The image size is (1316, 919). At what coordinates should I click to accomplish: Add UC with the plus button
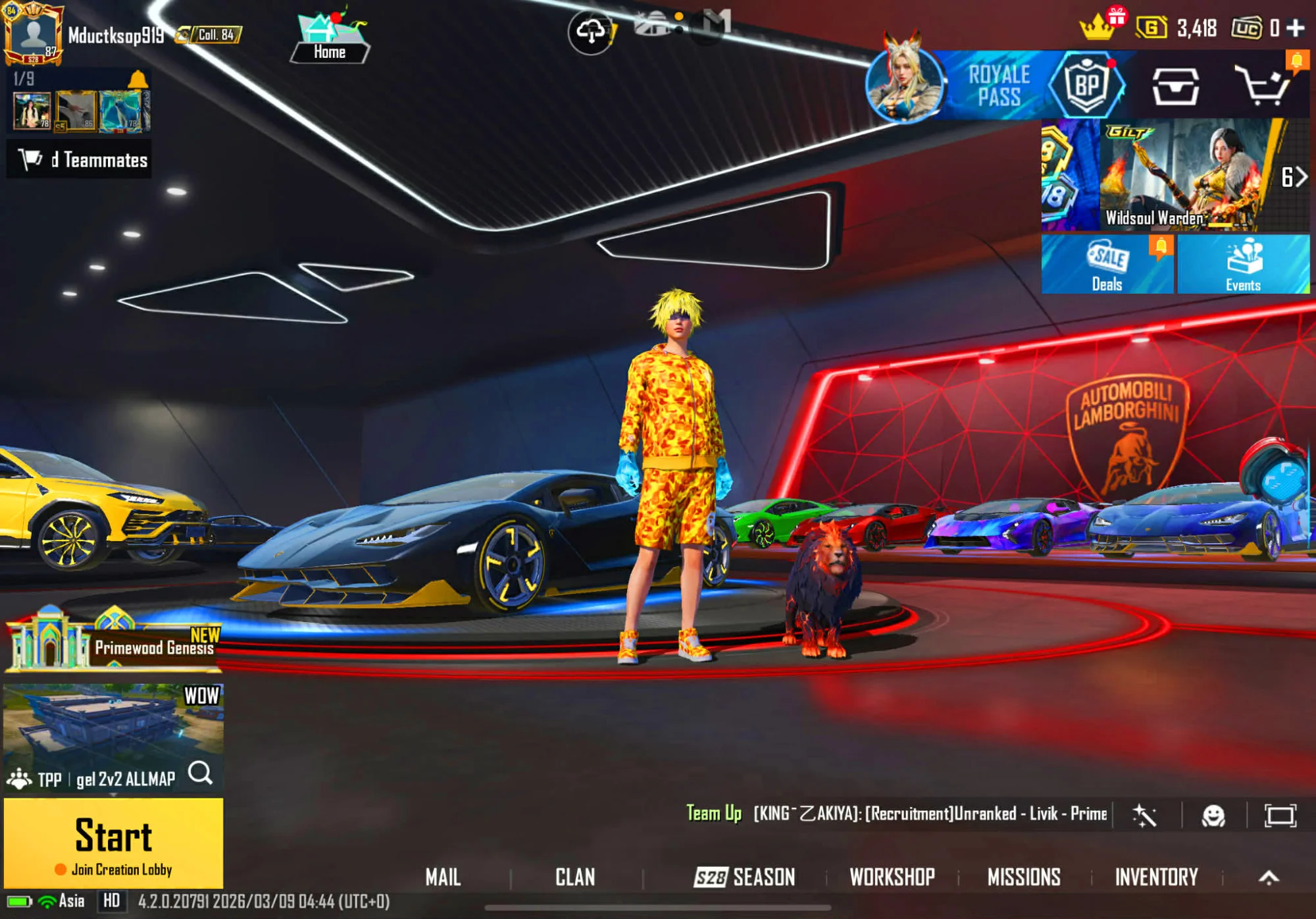coord(1296,28)
